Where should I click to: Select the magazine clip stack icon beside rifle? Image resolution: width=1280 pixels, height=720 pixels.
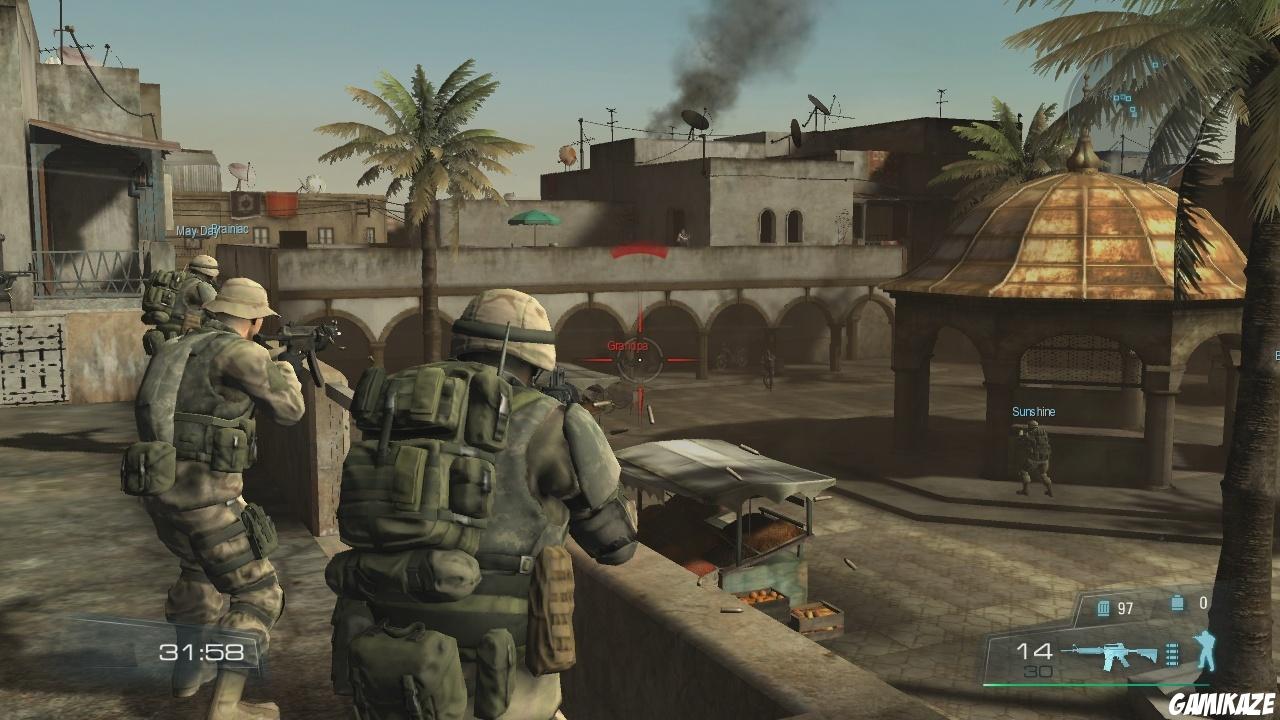pos(1173,654)
